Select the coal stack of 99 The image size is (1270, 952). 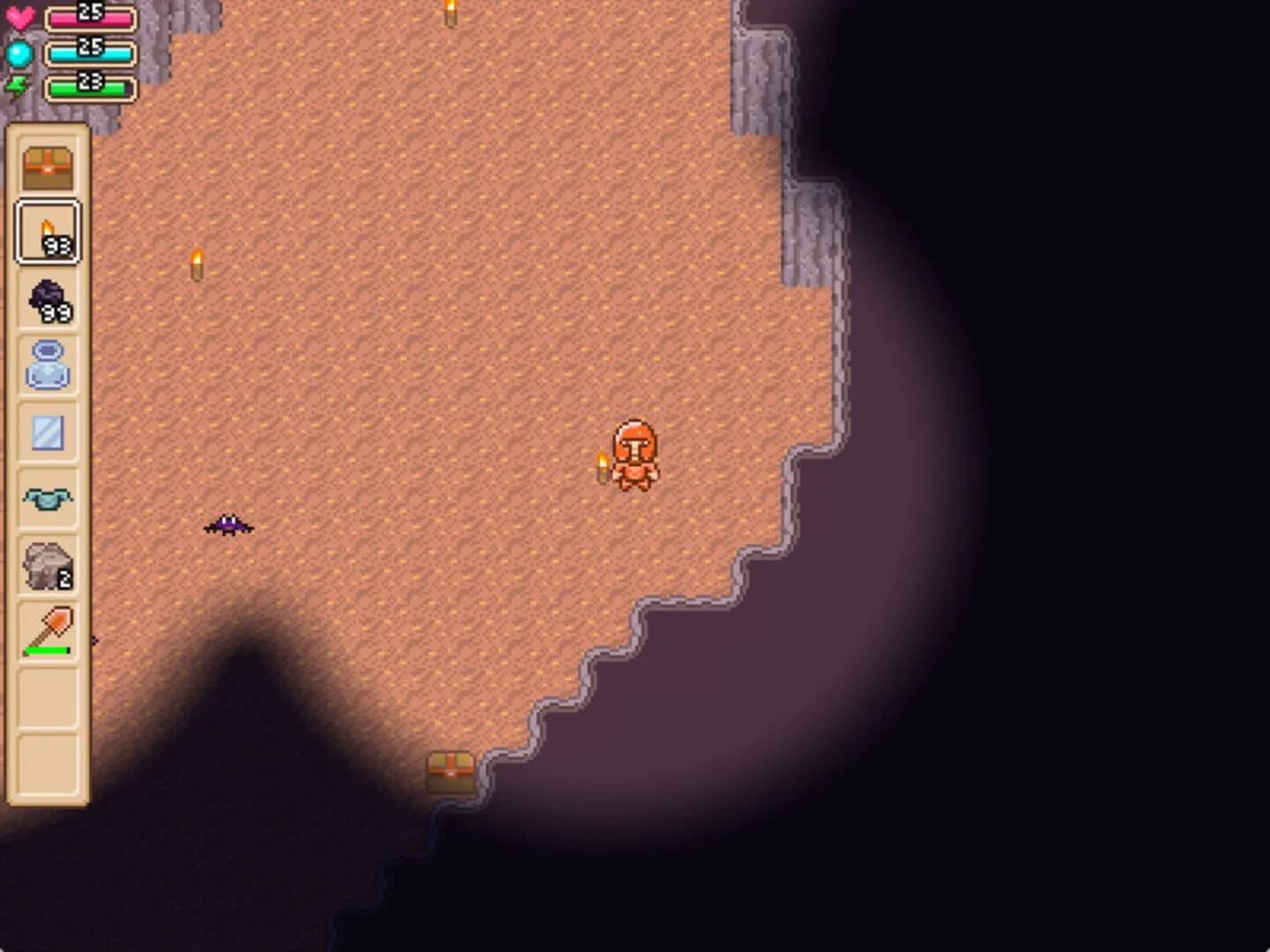click(x=47, y=298)
